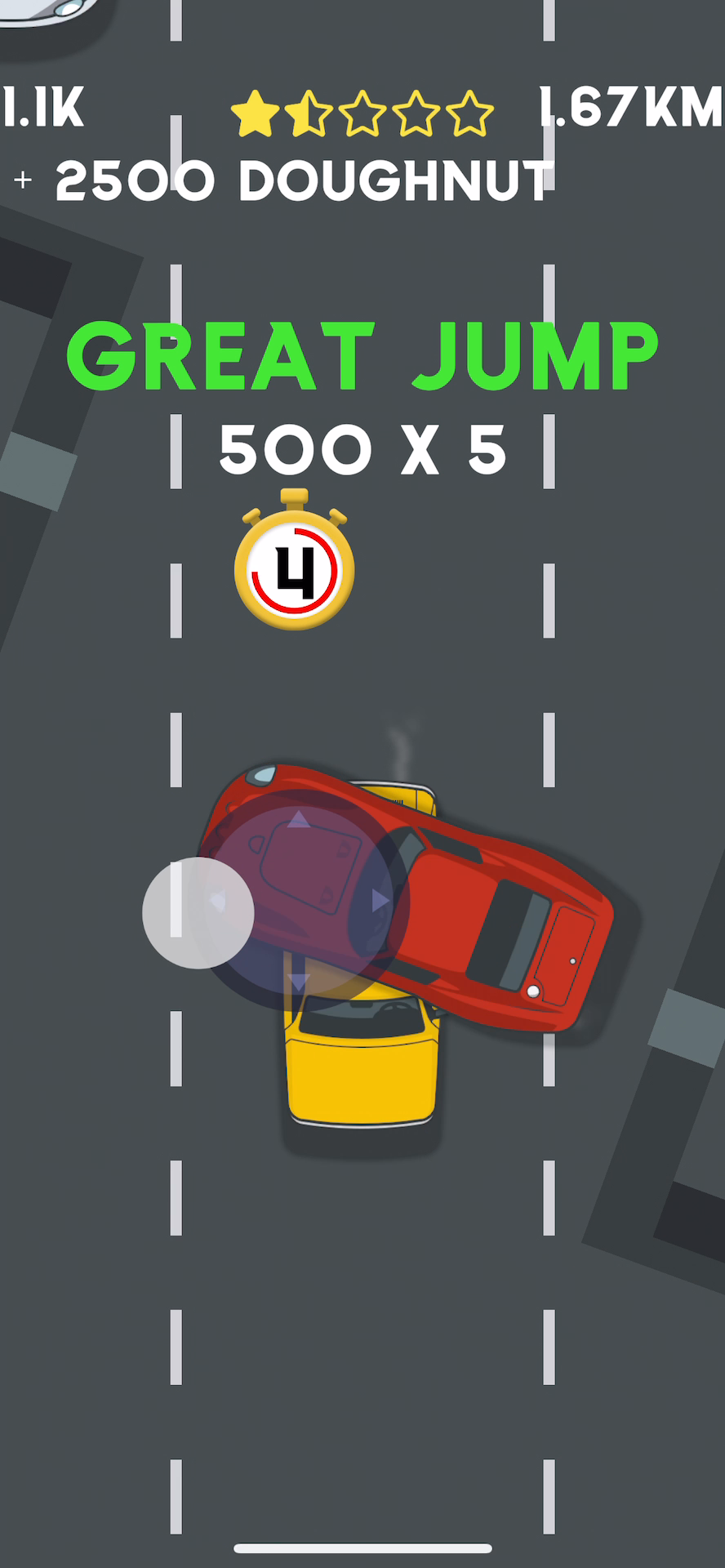Screen dimensions: 725x1568
Task: Click the white joystick thumb knob
Action: pyautogui.click(x=198, y=913)
